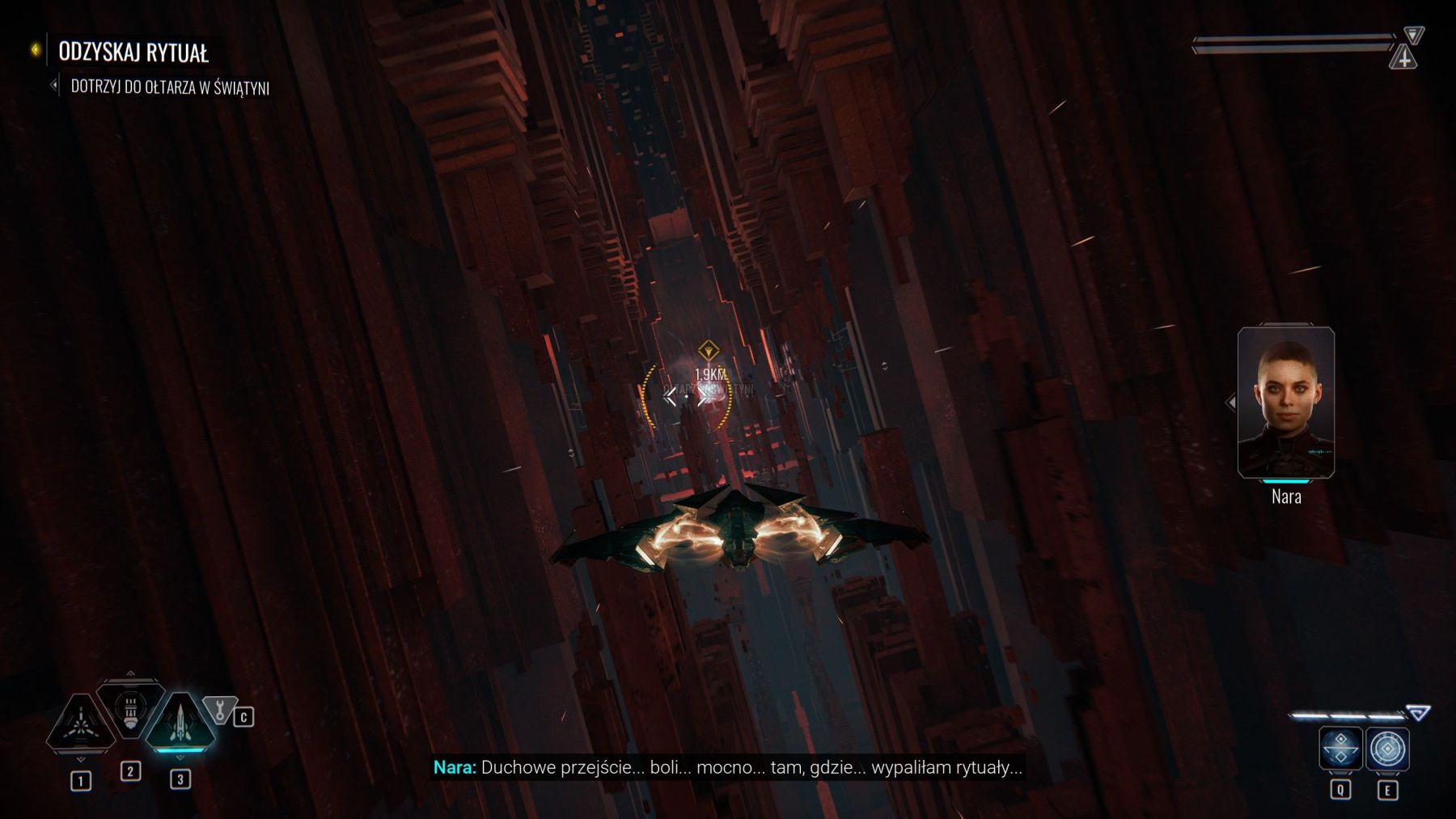Open the Odzyskaj Rytuał quest tracker

point(133,53)
